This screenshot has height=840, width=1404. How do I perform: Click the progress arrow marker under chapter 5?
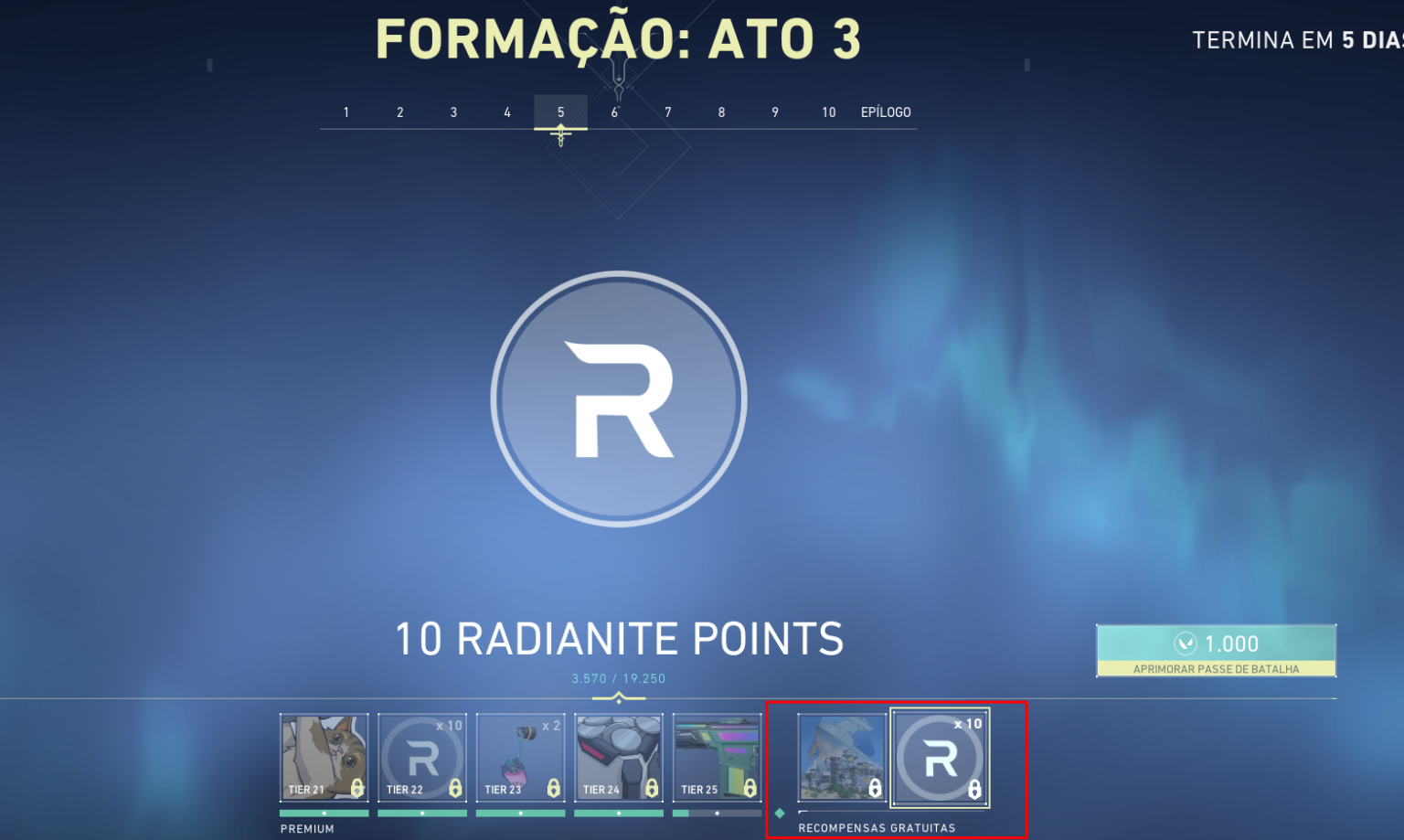pos(560,132)
